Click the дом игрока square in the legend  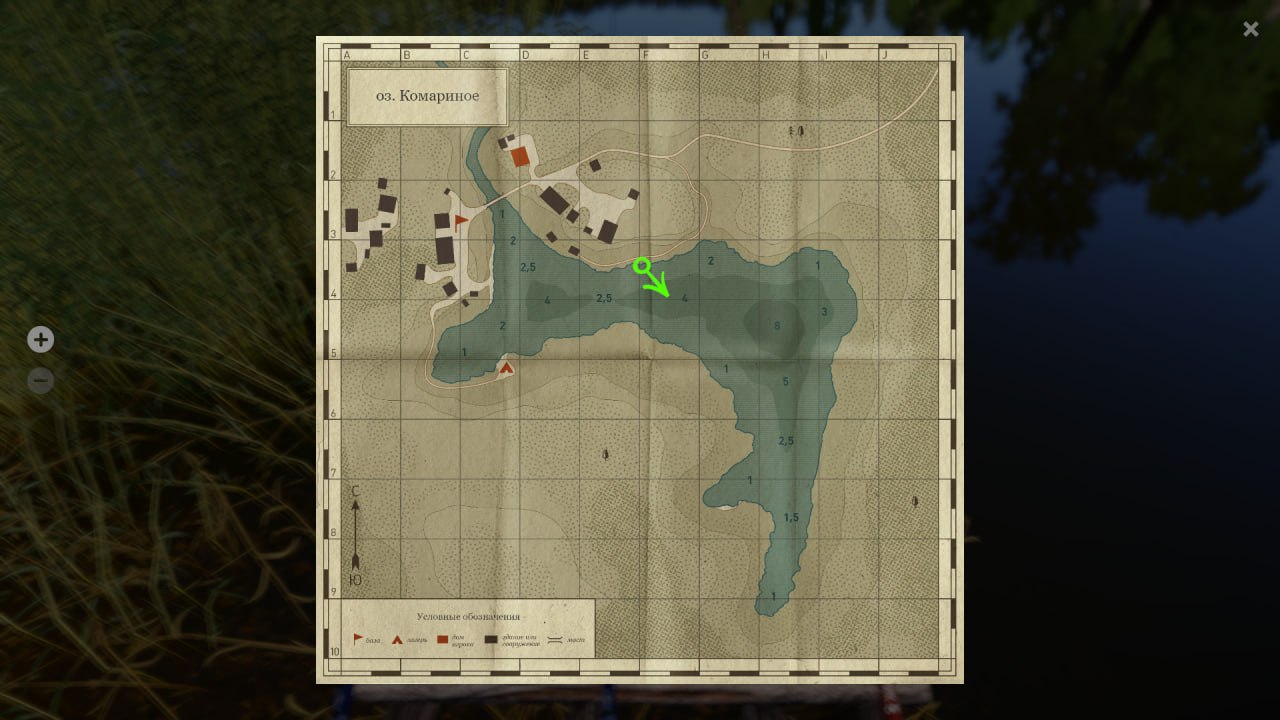[442, 638]
